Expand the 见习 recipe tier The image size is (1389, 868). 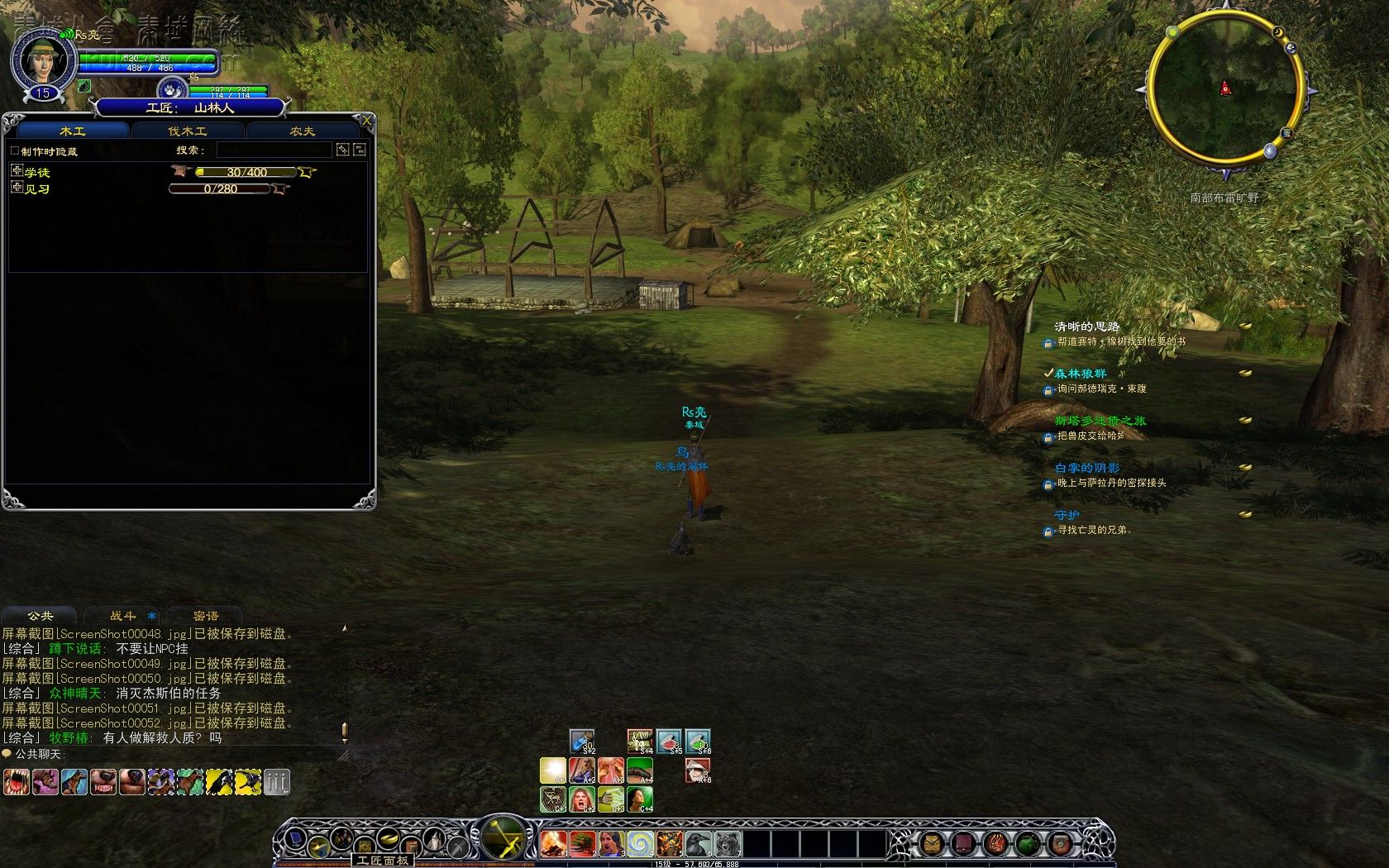pyautogui.click(x=17, y=188)
